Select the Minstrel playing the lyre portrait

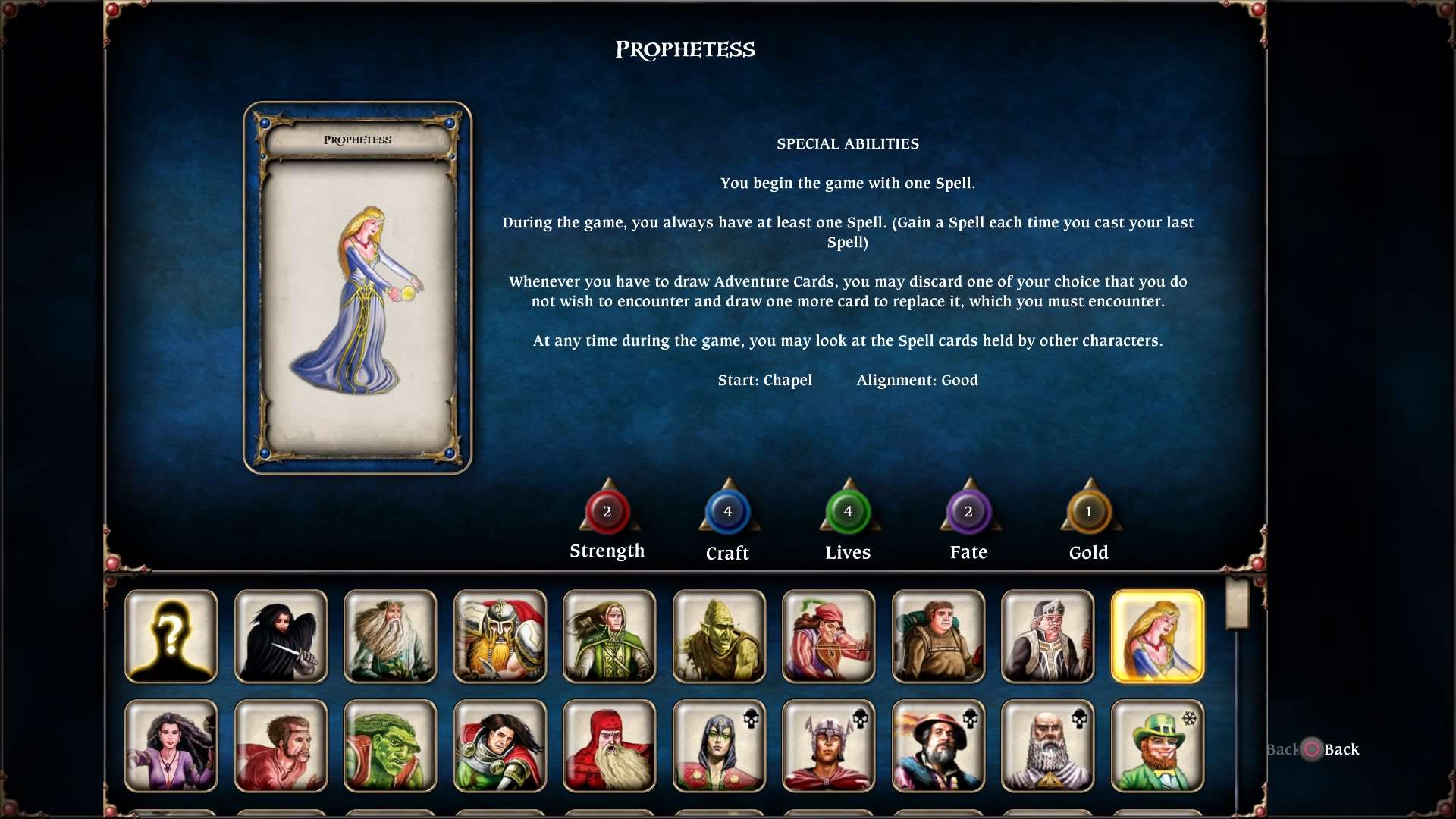827,636
